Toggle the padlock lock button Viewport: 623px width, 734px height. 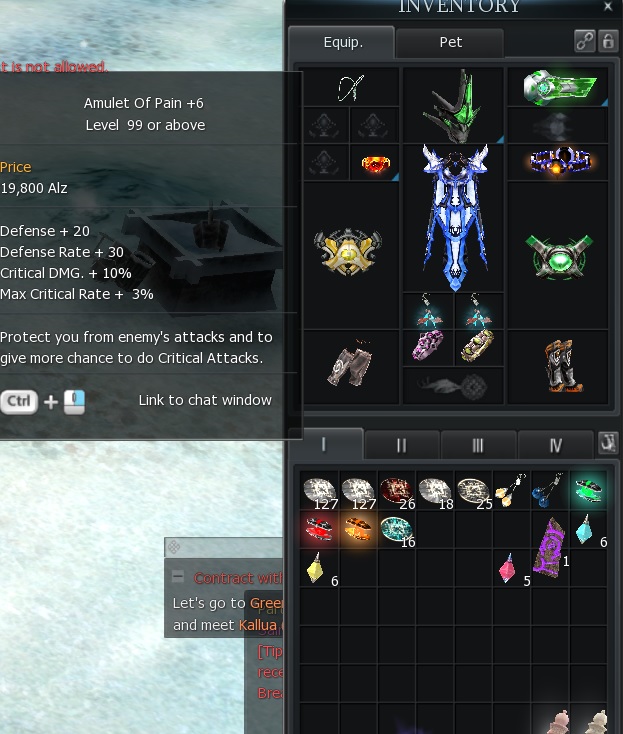(x=607, y=41)
